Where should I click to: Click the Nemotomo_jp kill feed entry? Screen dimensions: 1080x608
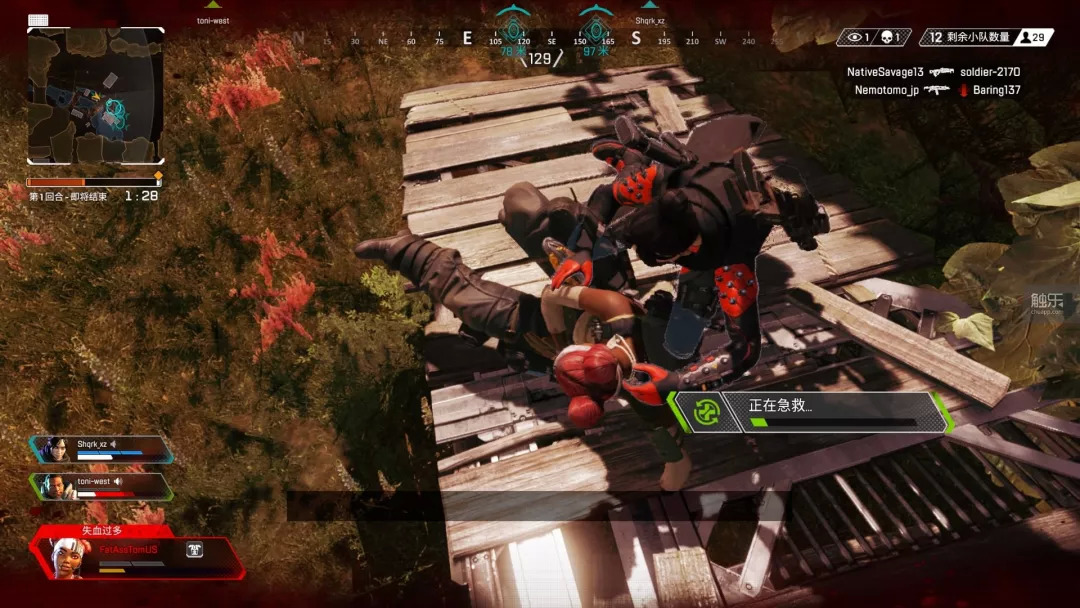click(x=936, y=90)
